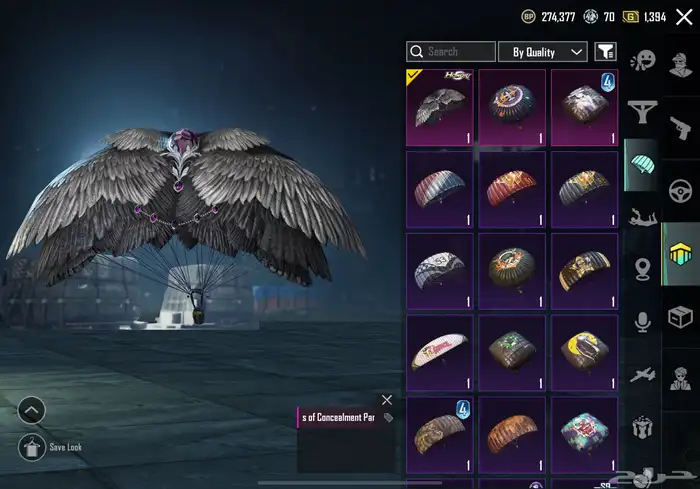
Task: Open the microphone voice tab
Action: [x=641, y=320]
